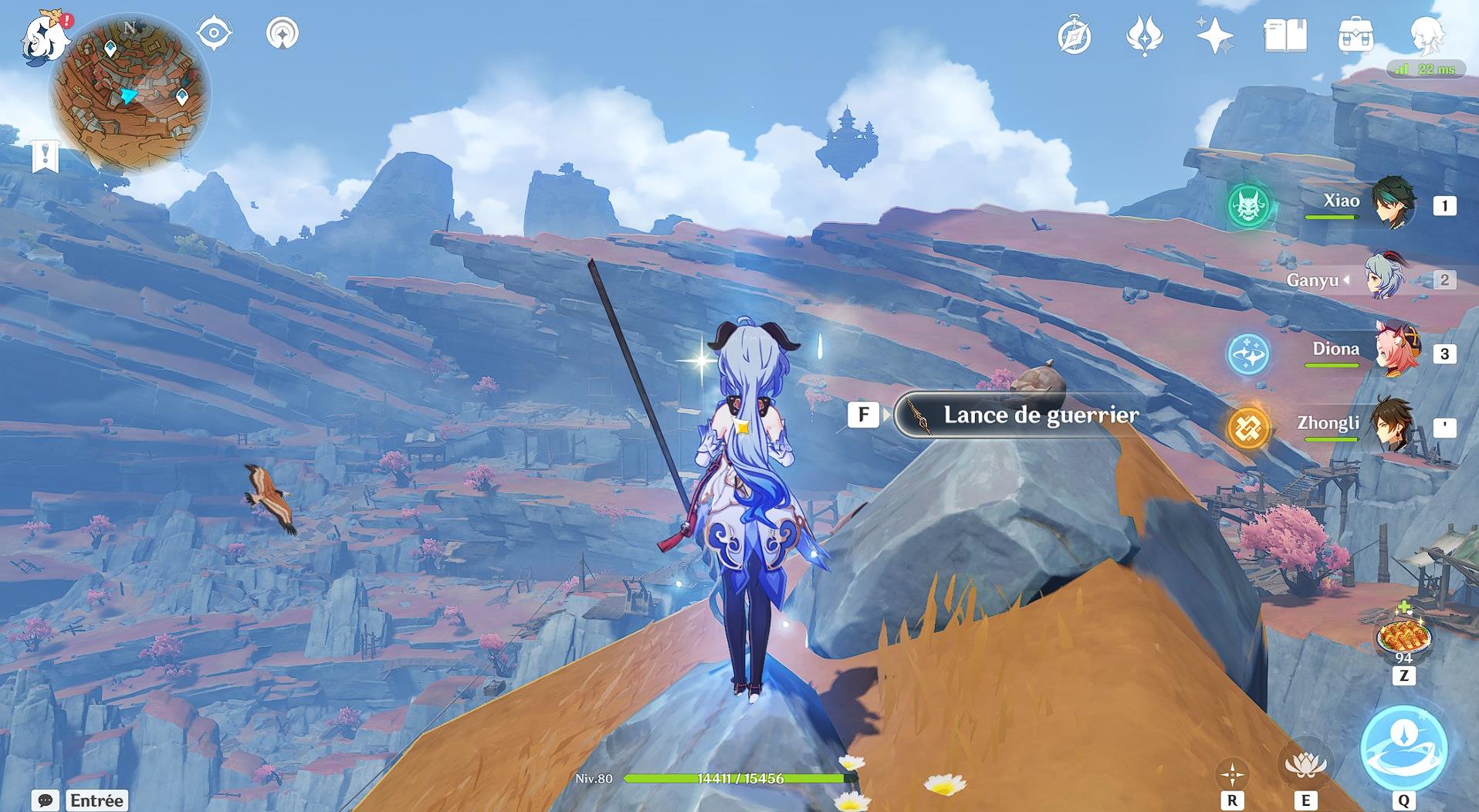Open guide navigation via spiral compass icon
Image resolution: width=1479 pixels, height=812 pixels.
click(1076, 34)
